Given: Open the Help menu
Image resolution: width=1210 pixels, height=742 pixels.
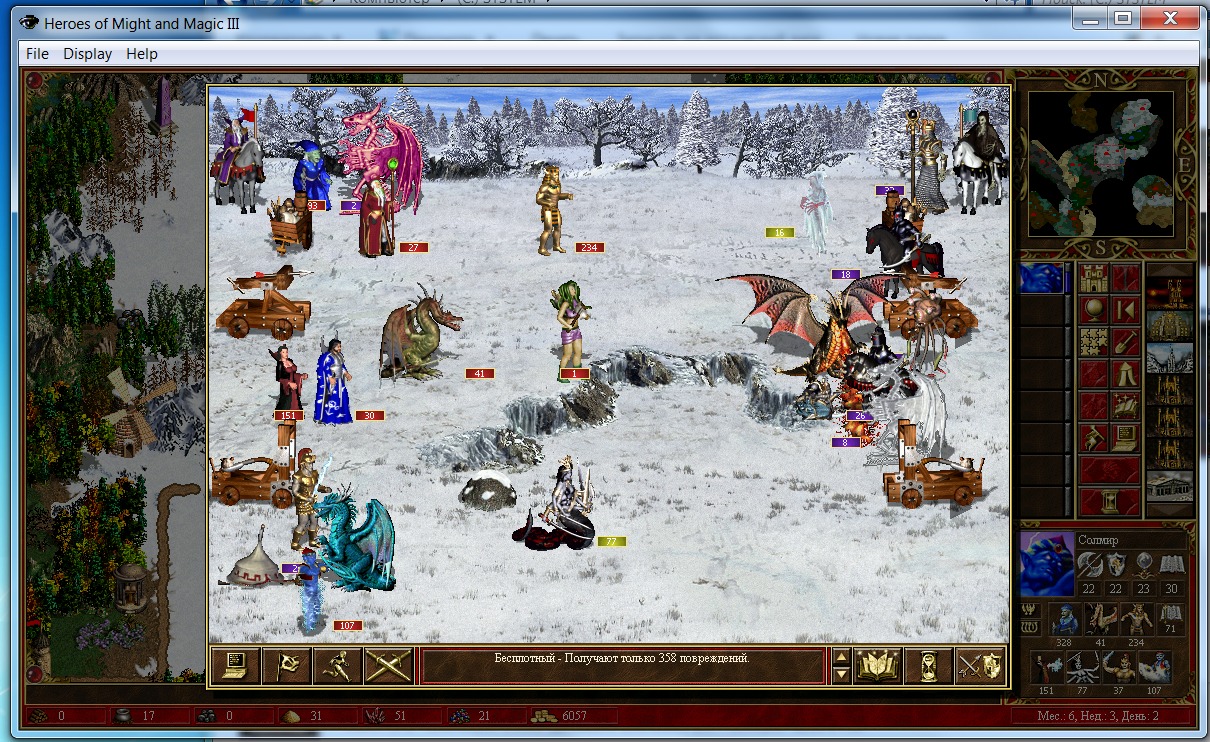Looking at the screenshot, I should coord(142,54).
